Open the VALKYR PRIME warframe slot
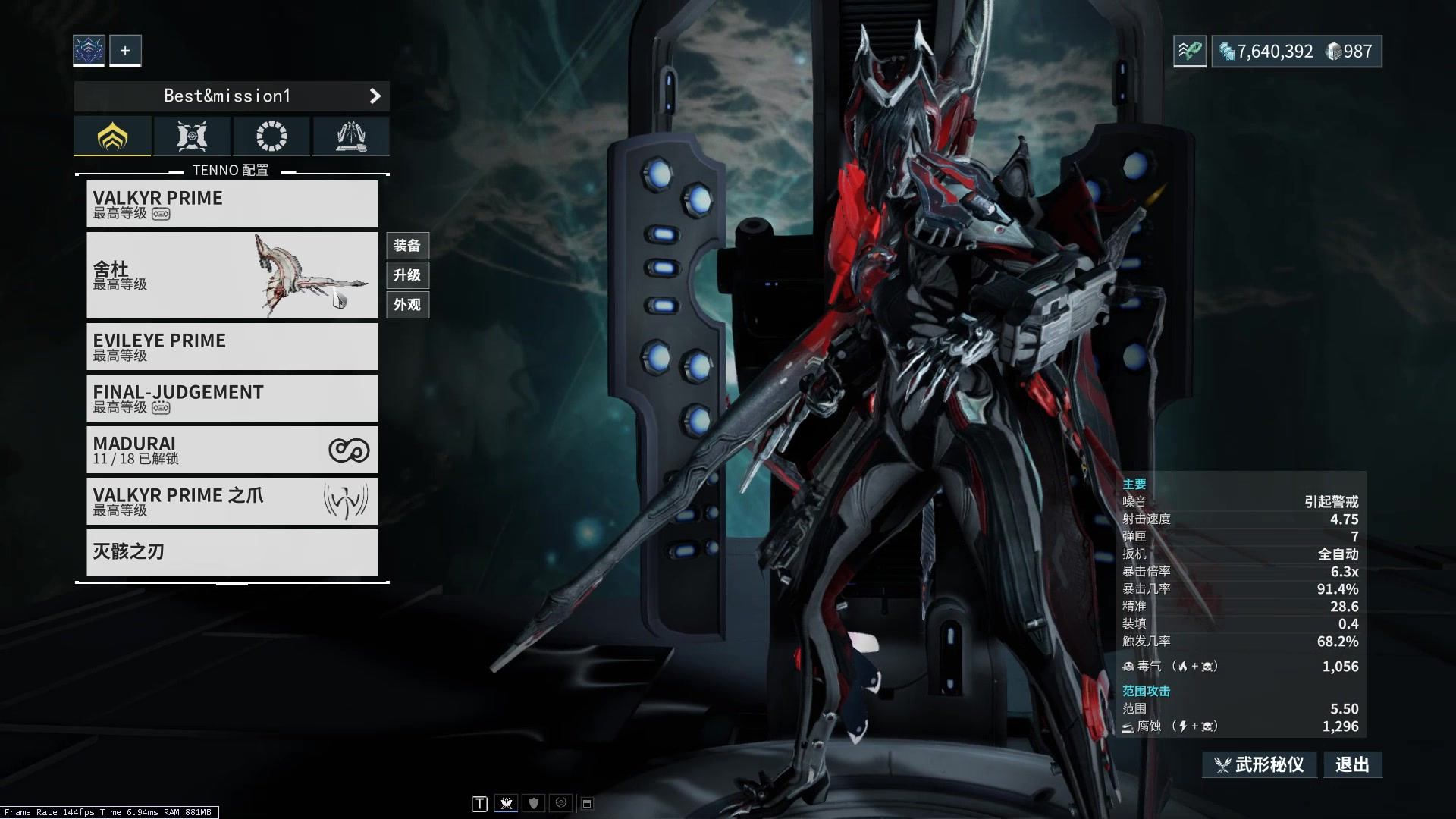Screen dimensions: 1456x819 pos(232,204)
